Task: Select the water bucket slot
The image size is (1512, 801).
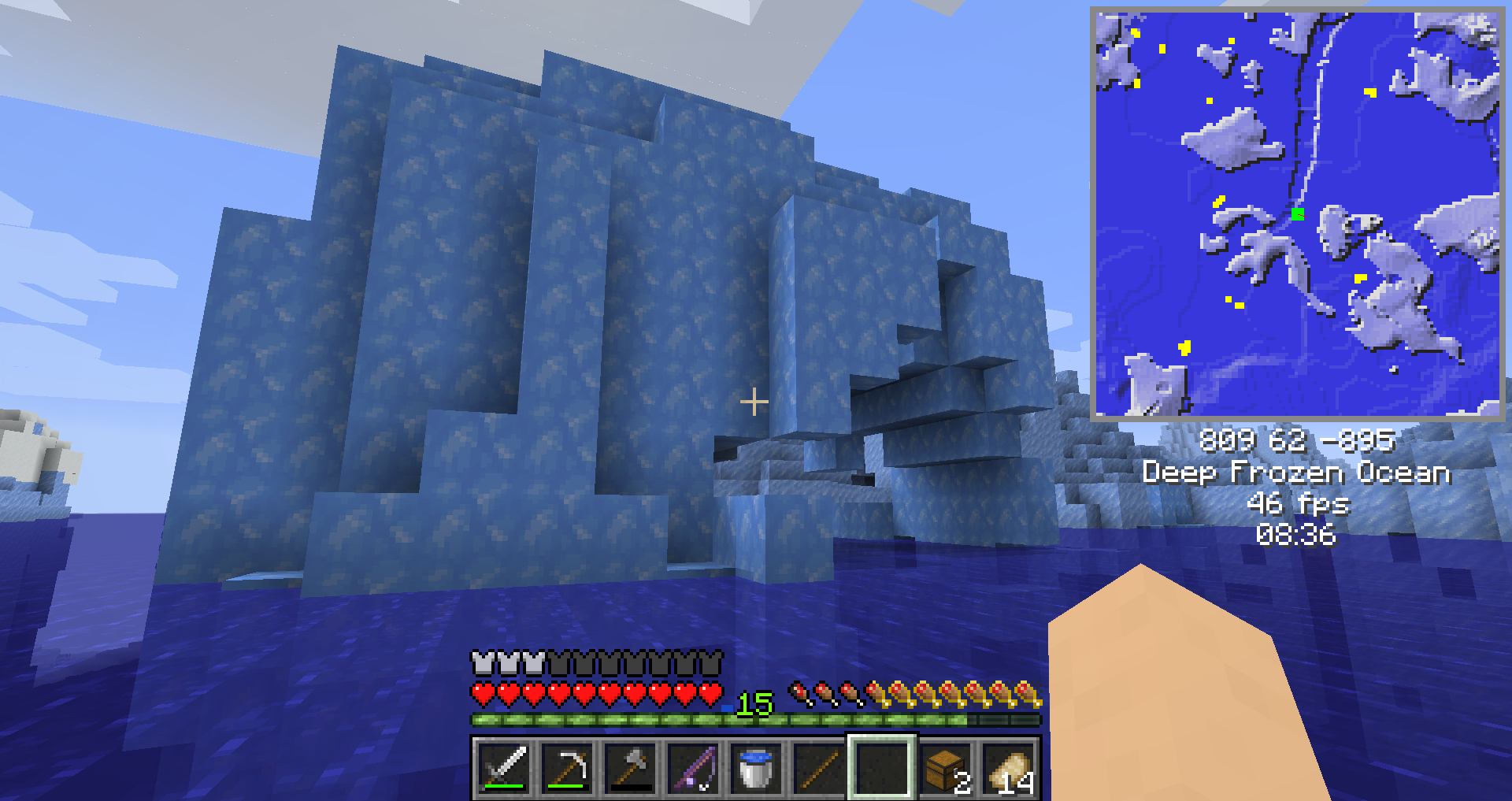Action: 756,768
